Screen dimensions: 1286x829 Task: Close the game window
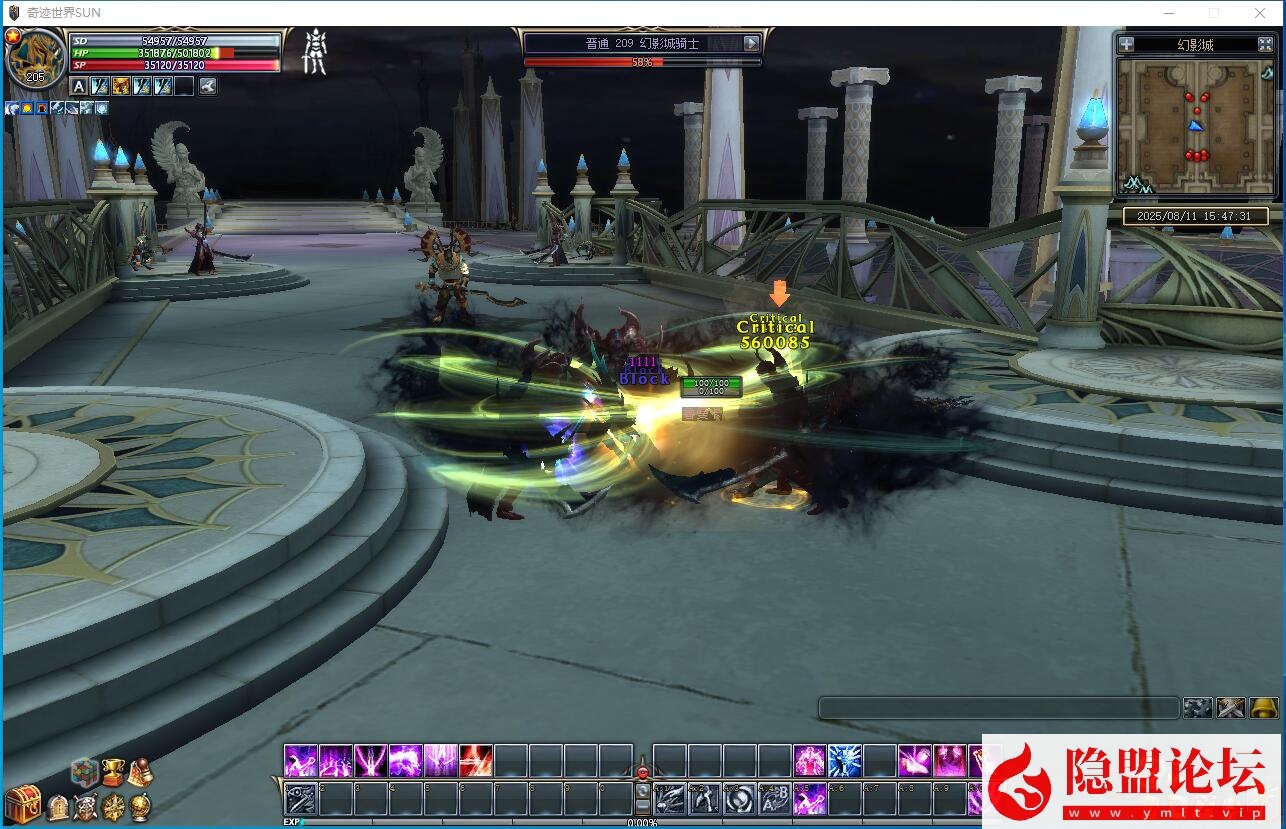[x=1260, y=13]
